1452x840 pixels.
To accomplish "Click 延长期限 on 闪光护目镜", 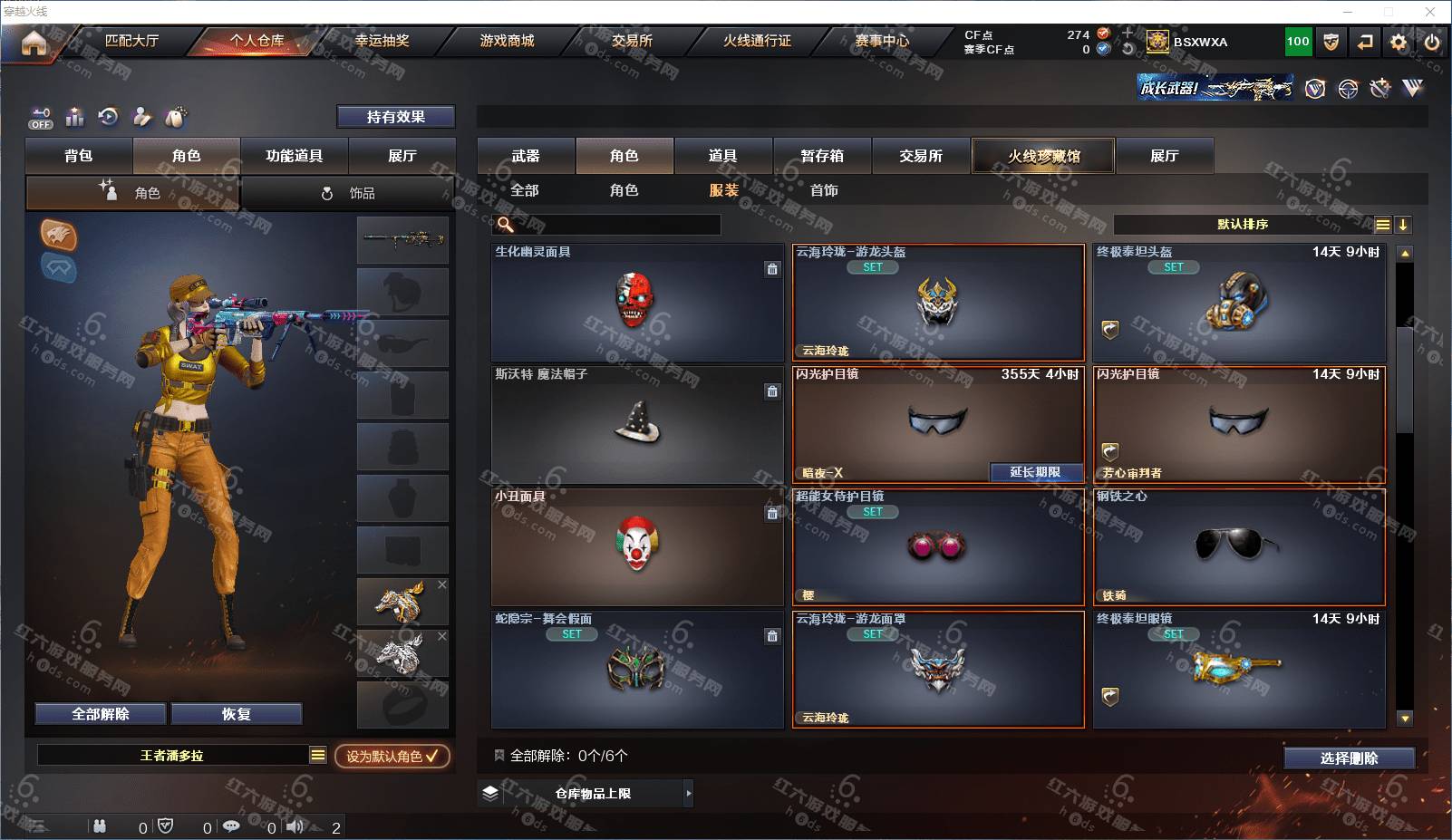I will tap(1035, 472).
